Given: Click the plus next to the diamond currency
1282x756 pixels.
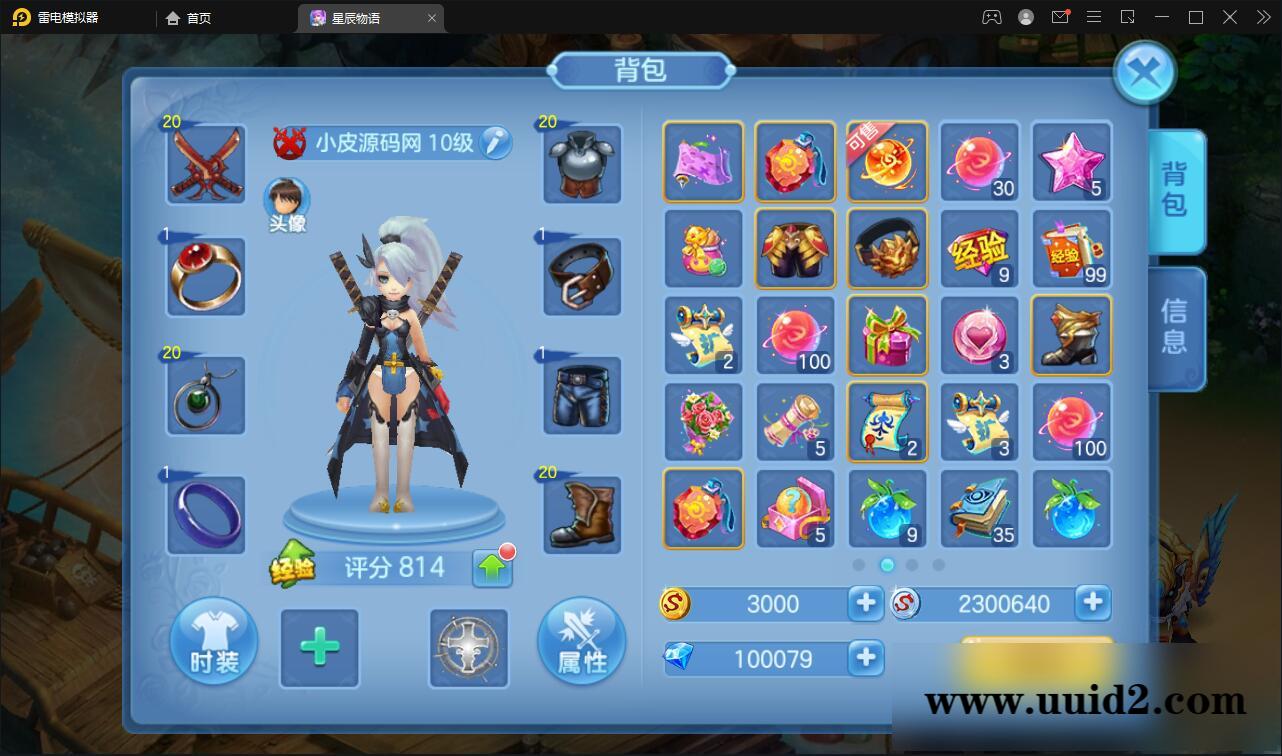Looking at the screenshot, I should click(x=864, y=658).
